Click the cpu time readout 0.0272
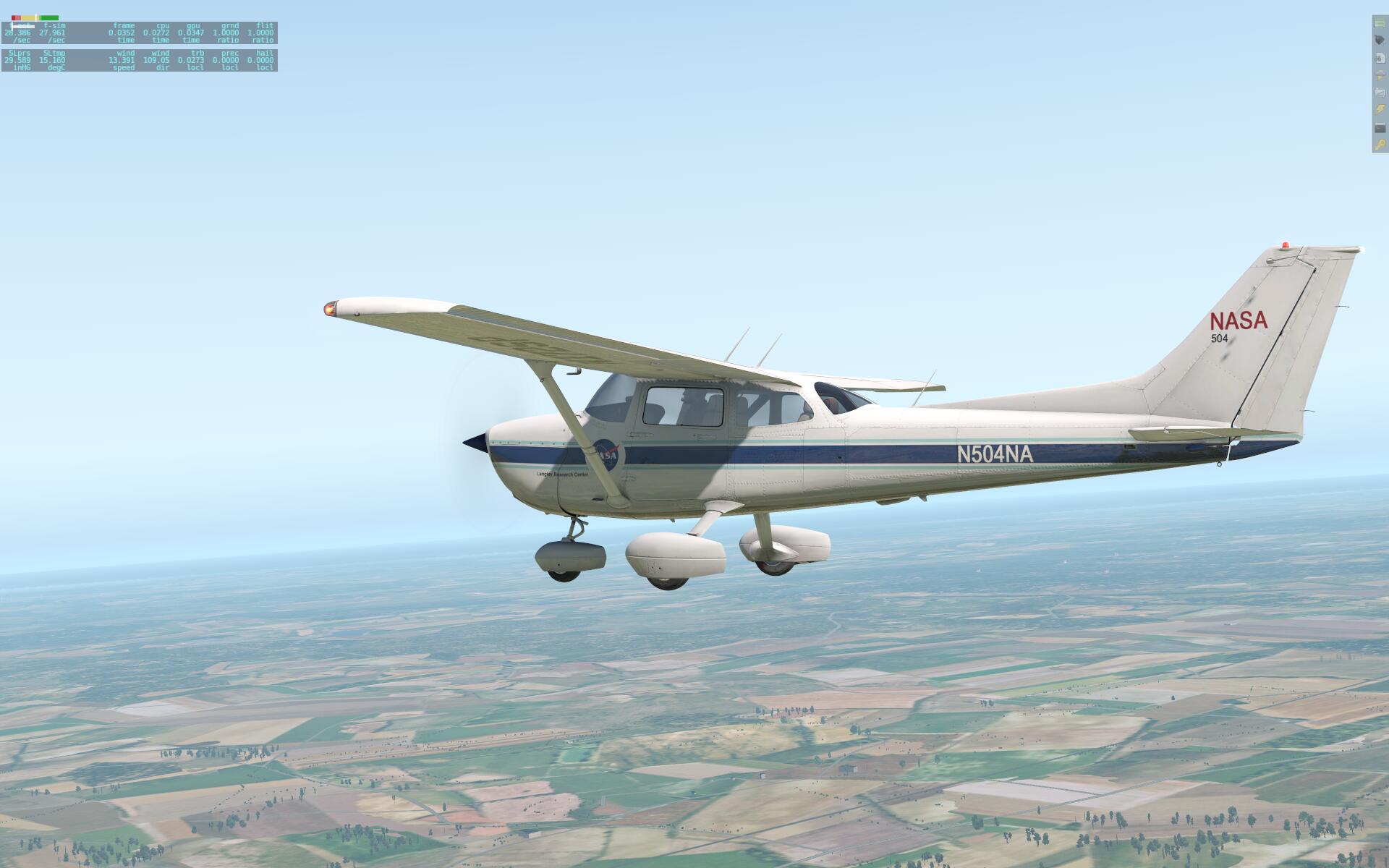 click(157, 33)
